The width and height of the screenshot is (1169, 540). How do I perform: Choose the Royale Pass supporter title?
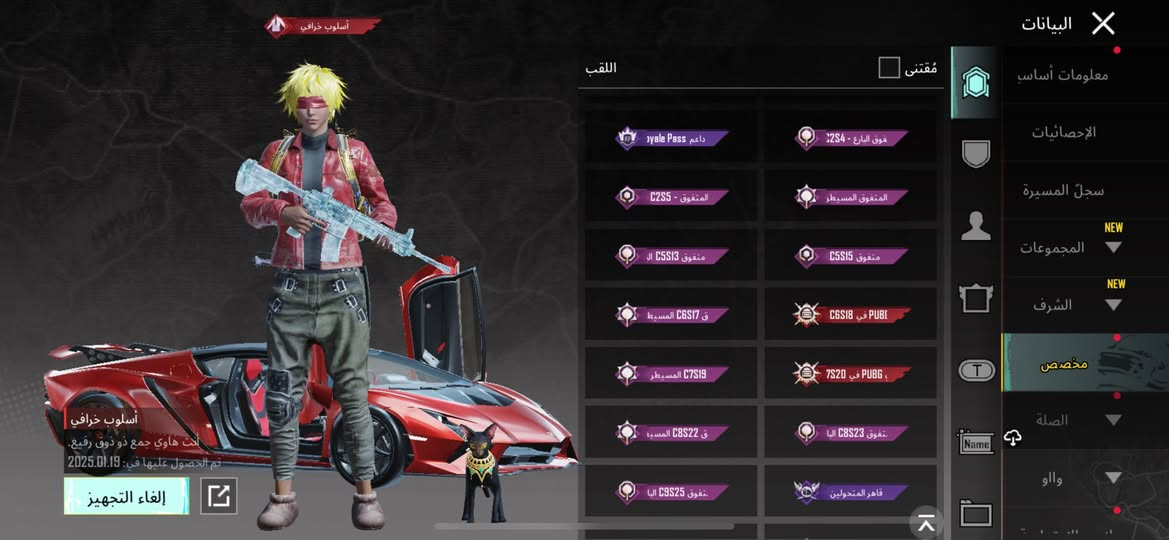671,139
